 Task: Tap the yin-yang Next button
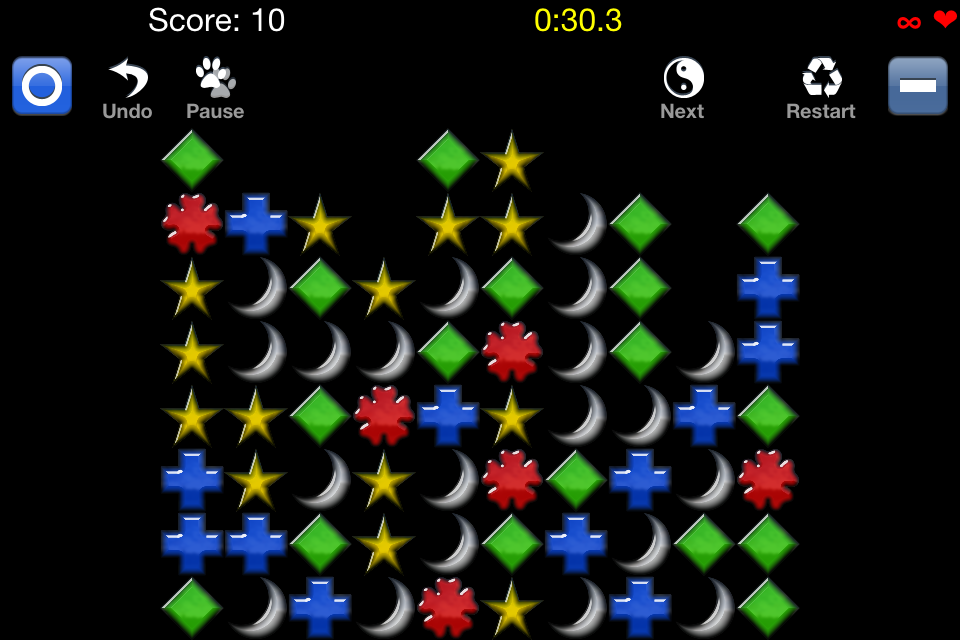(683, 88)
